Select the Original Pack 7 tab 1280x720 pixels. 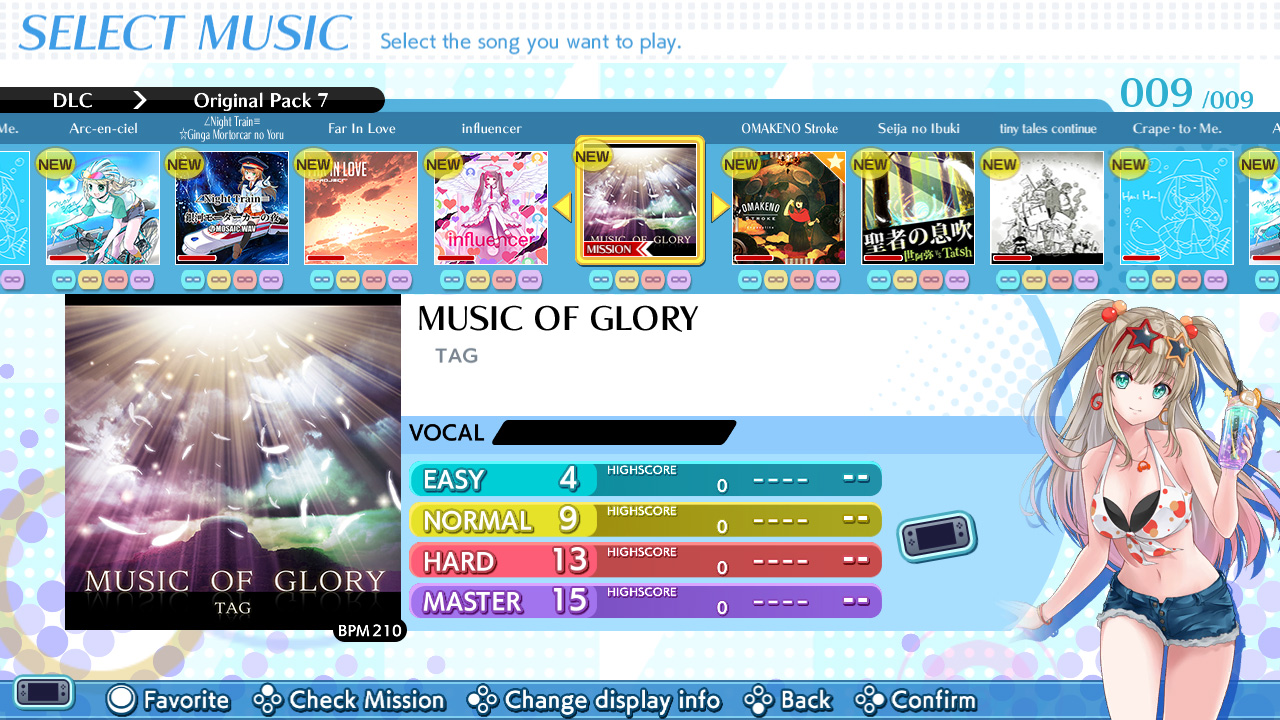point(262,100)
